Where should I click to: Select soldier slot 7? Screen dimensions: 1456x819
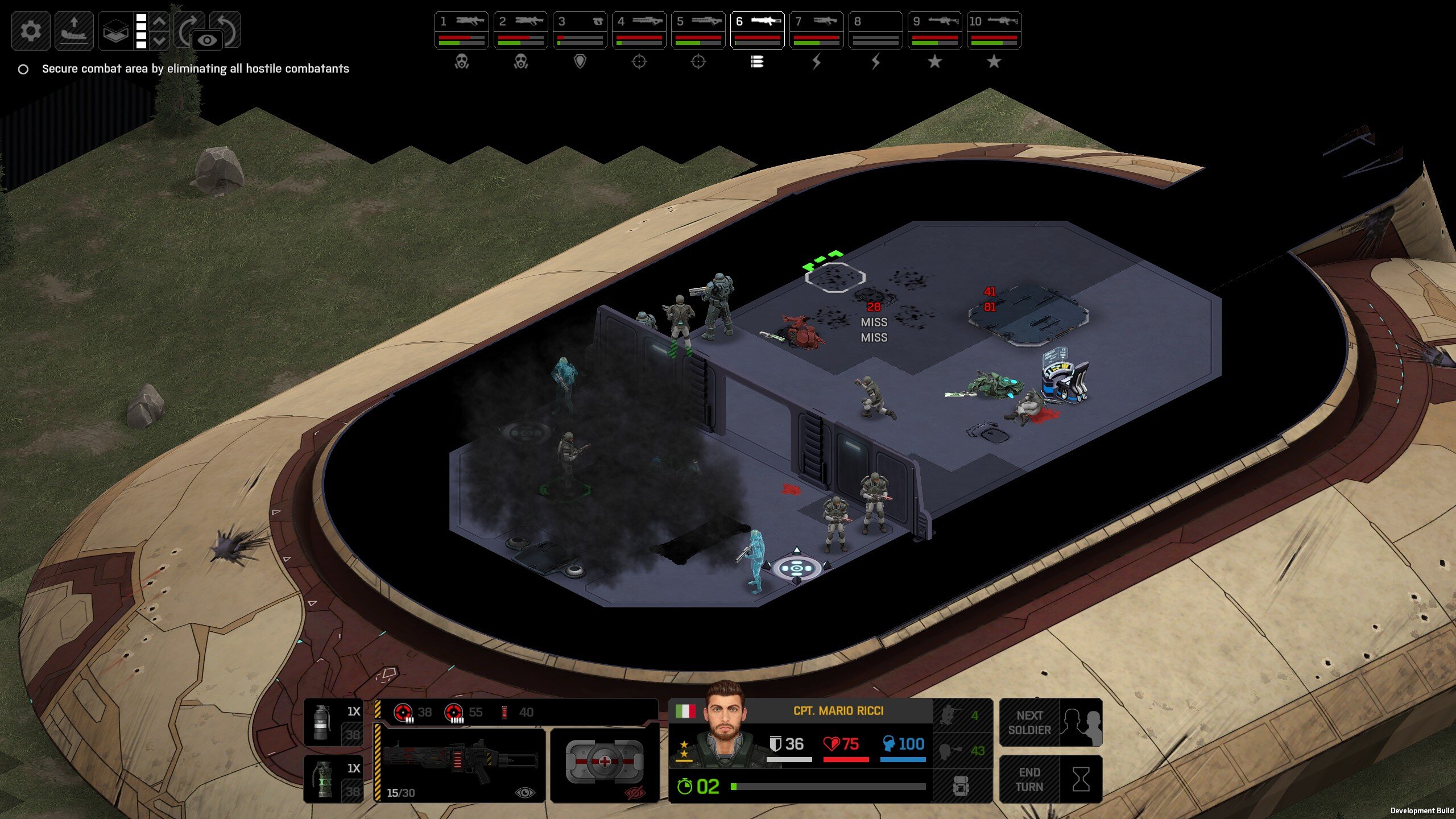[816, 30]
